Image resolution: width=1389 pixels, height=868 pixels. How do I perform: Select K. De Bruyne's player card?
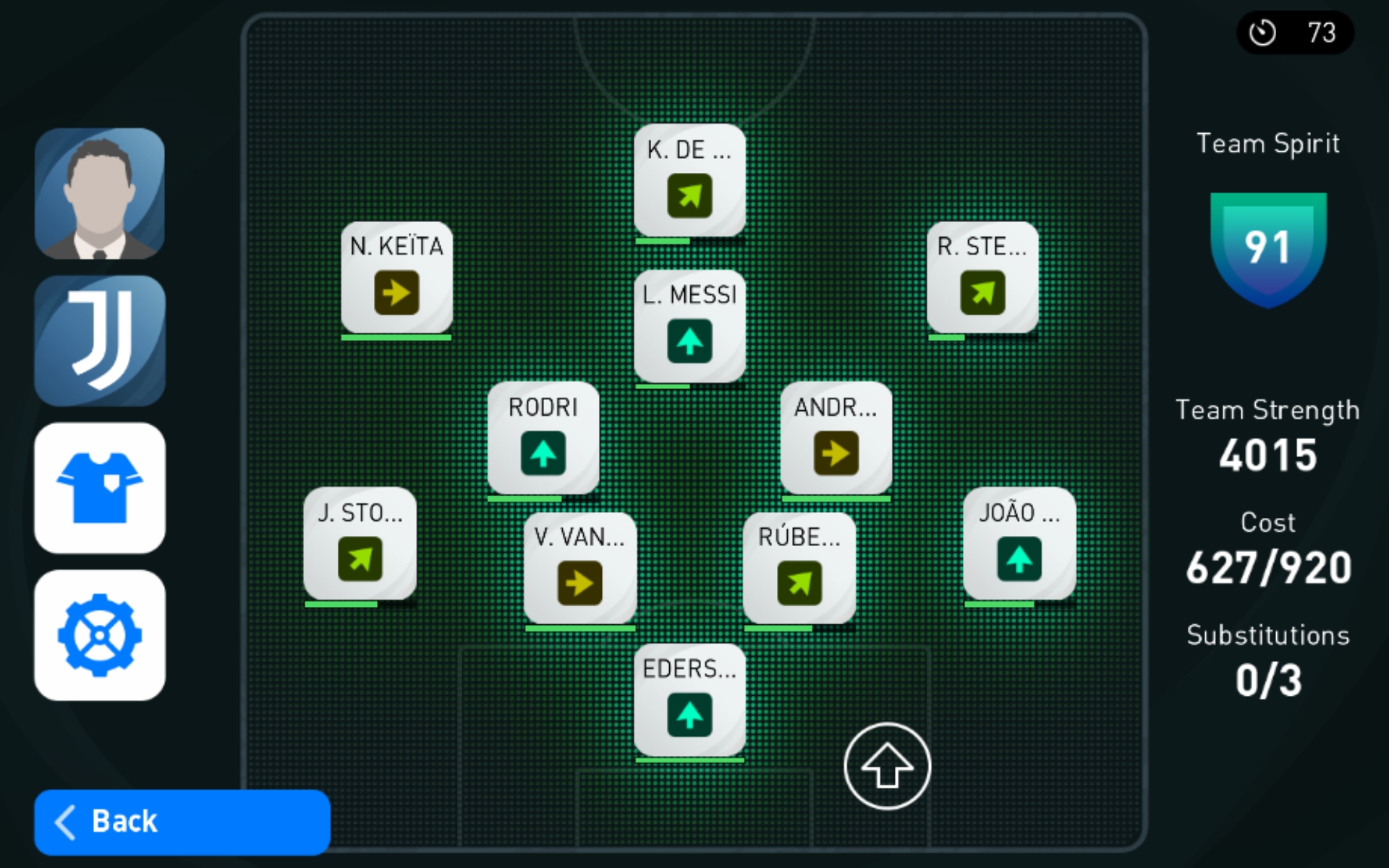689,180
